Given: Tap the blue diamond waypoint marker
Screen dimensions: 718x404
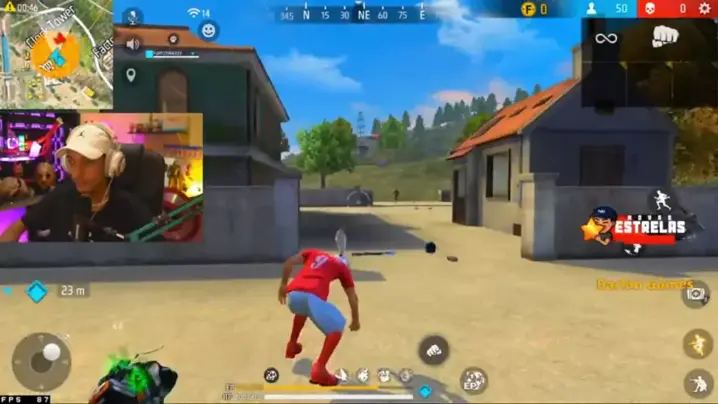Looking at the screenshot, I should click(x=37, y=291).
